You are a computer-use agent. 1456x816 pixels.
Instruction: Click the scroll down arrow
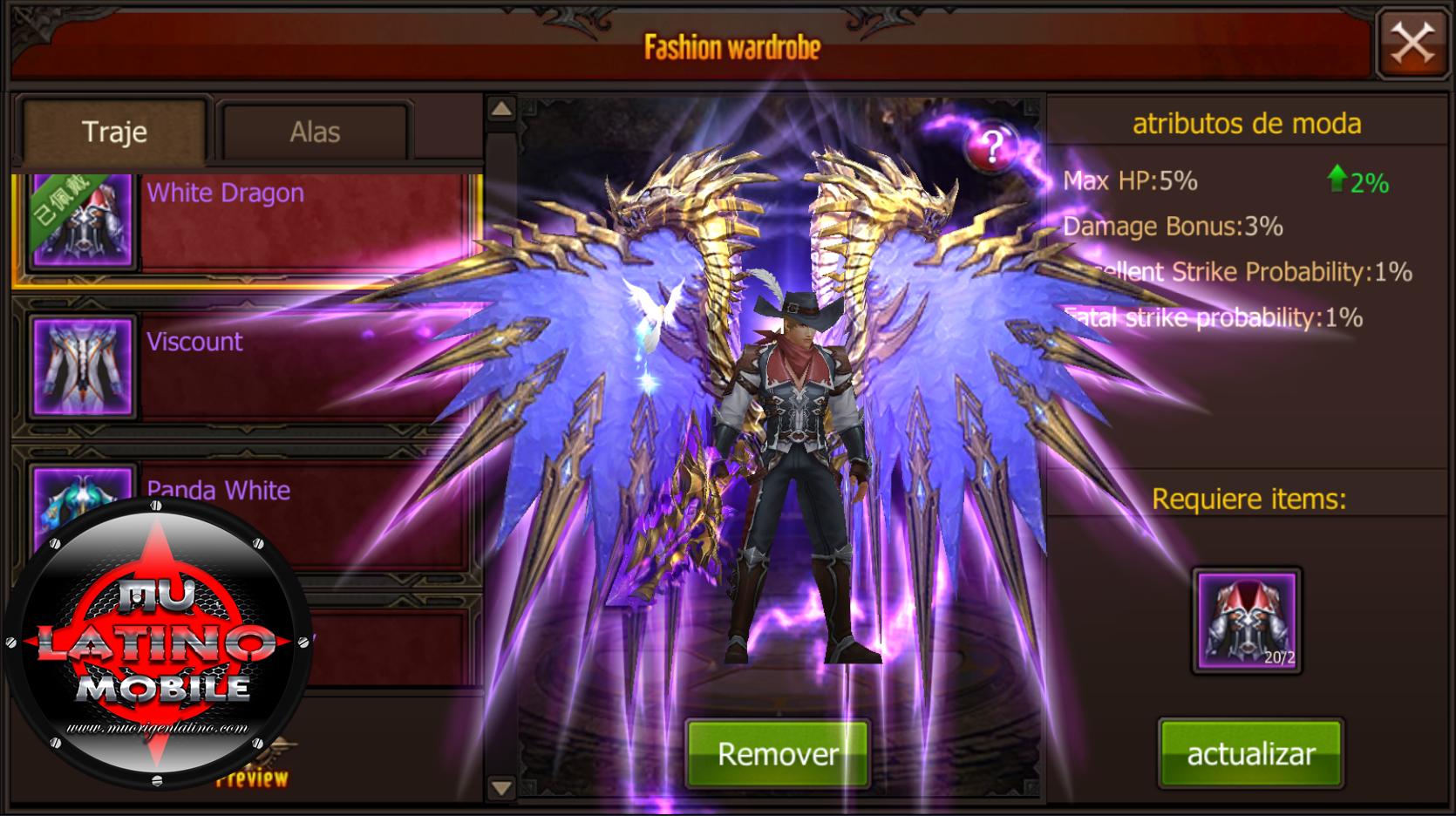tap(501, 788)
